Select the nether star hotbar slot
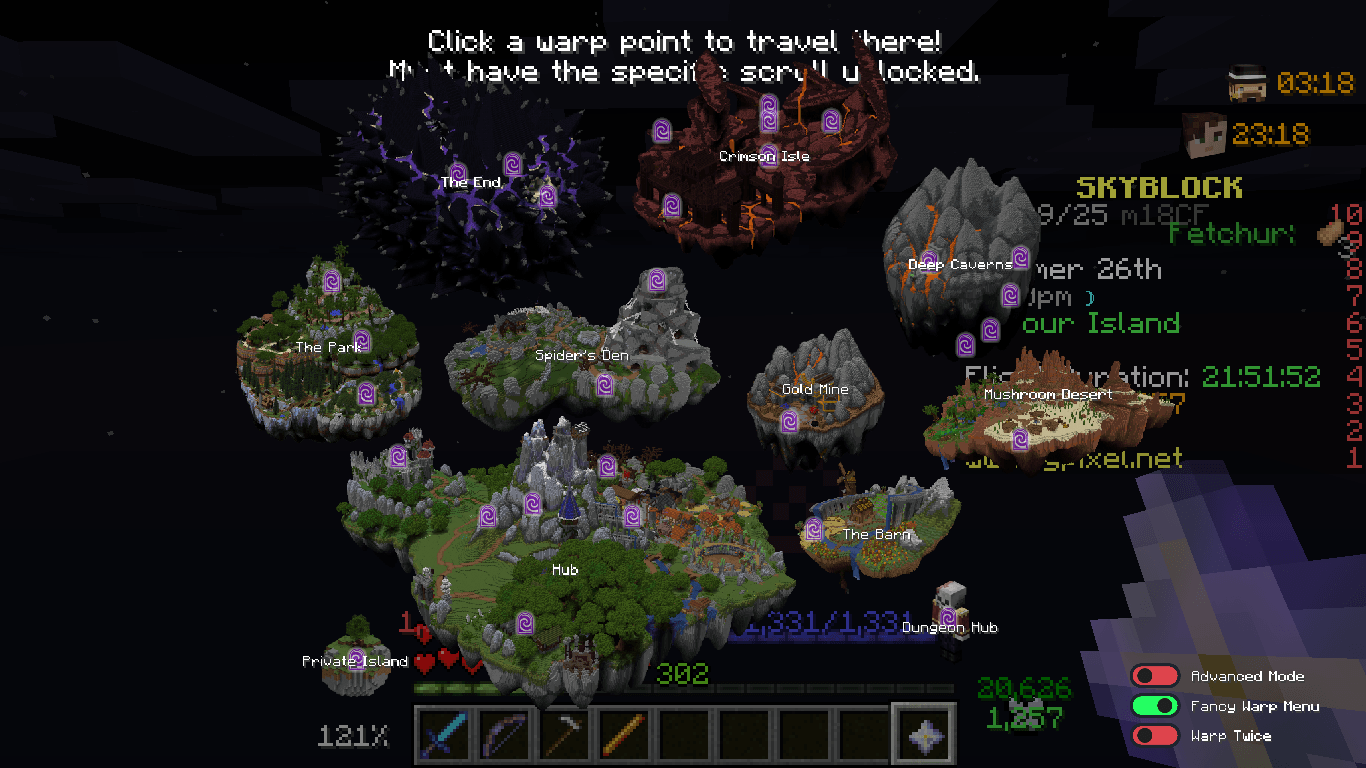 pos(923,734)
